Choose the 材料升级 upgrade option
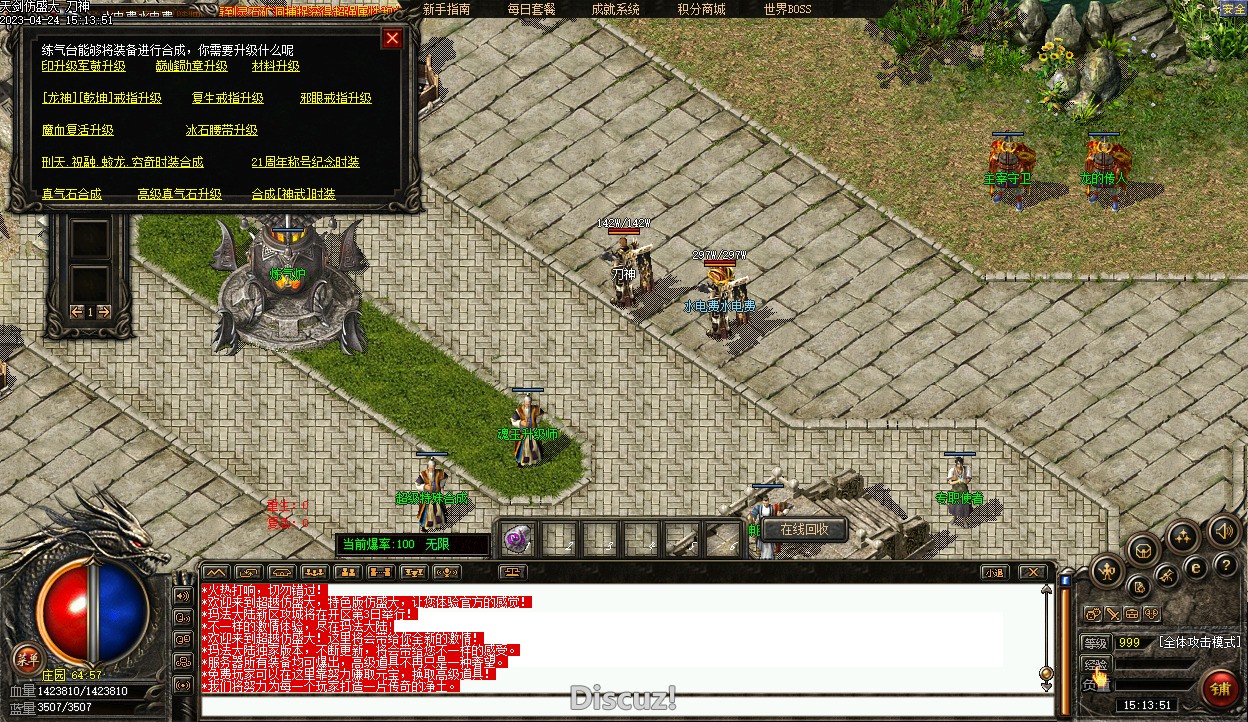1248x722 pixels. [275, 66]
